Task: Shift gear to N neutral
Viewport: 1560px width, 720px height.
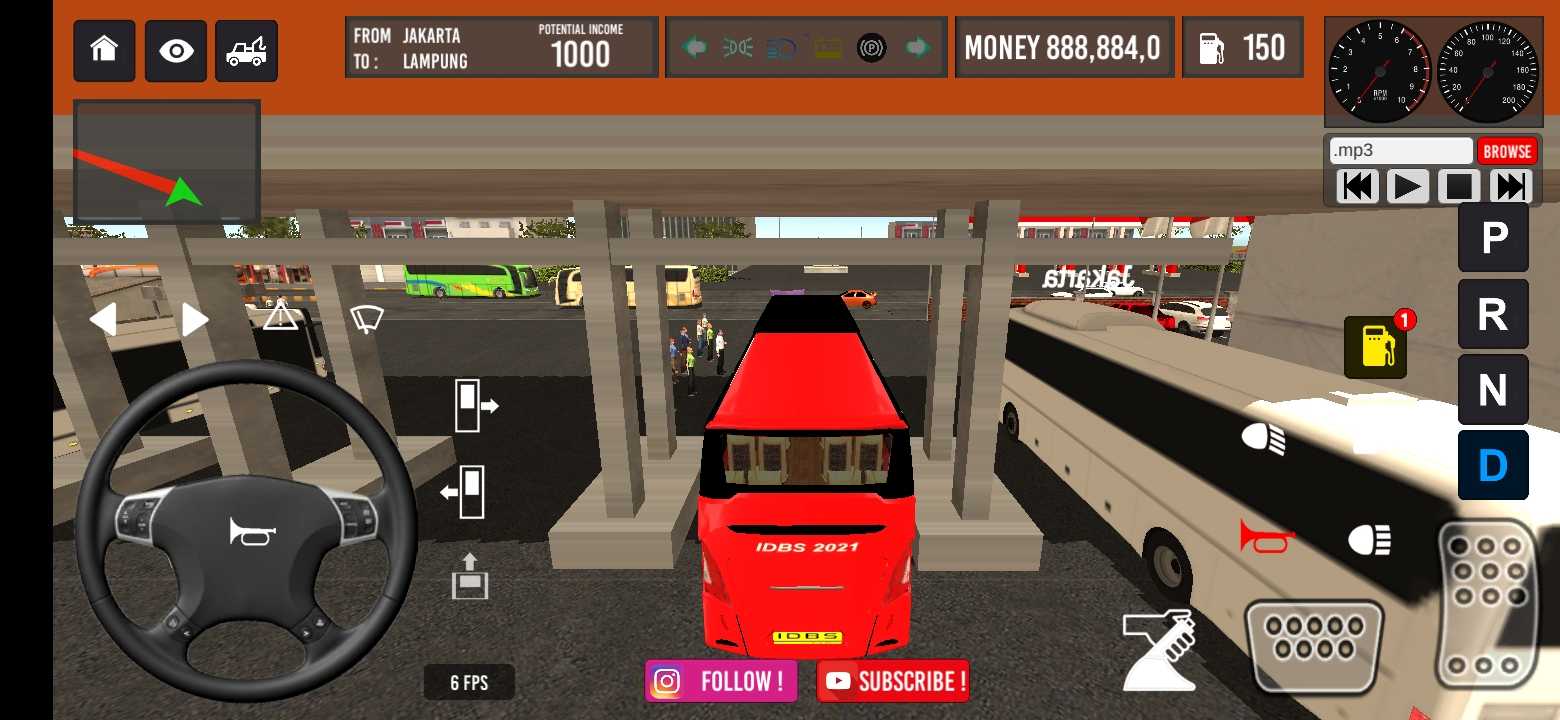Action: [1493, 390]
